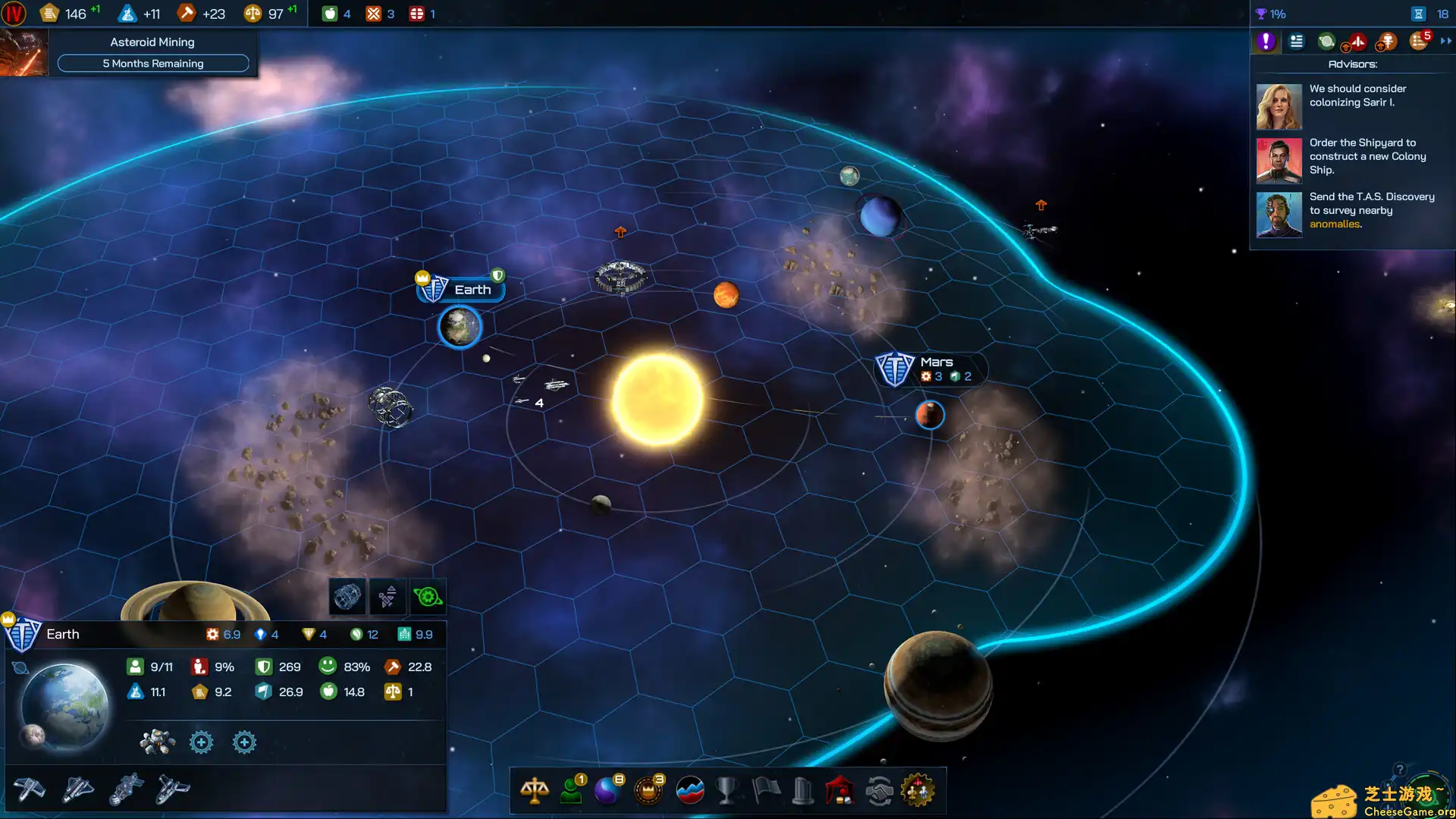Open the civilization stats chart icon
The image size is (1456, 819).
click(x=689, y=790)
